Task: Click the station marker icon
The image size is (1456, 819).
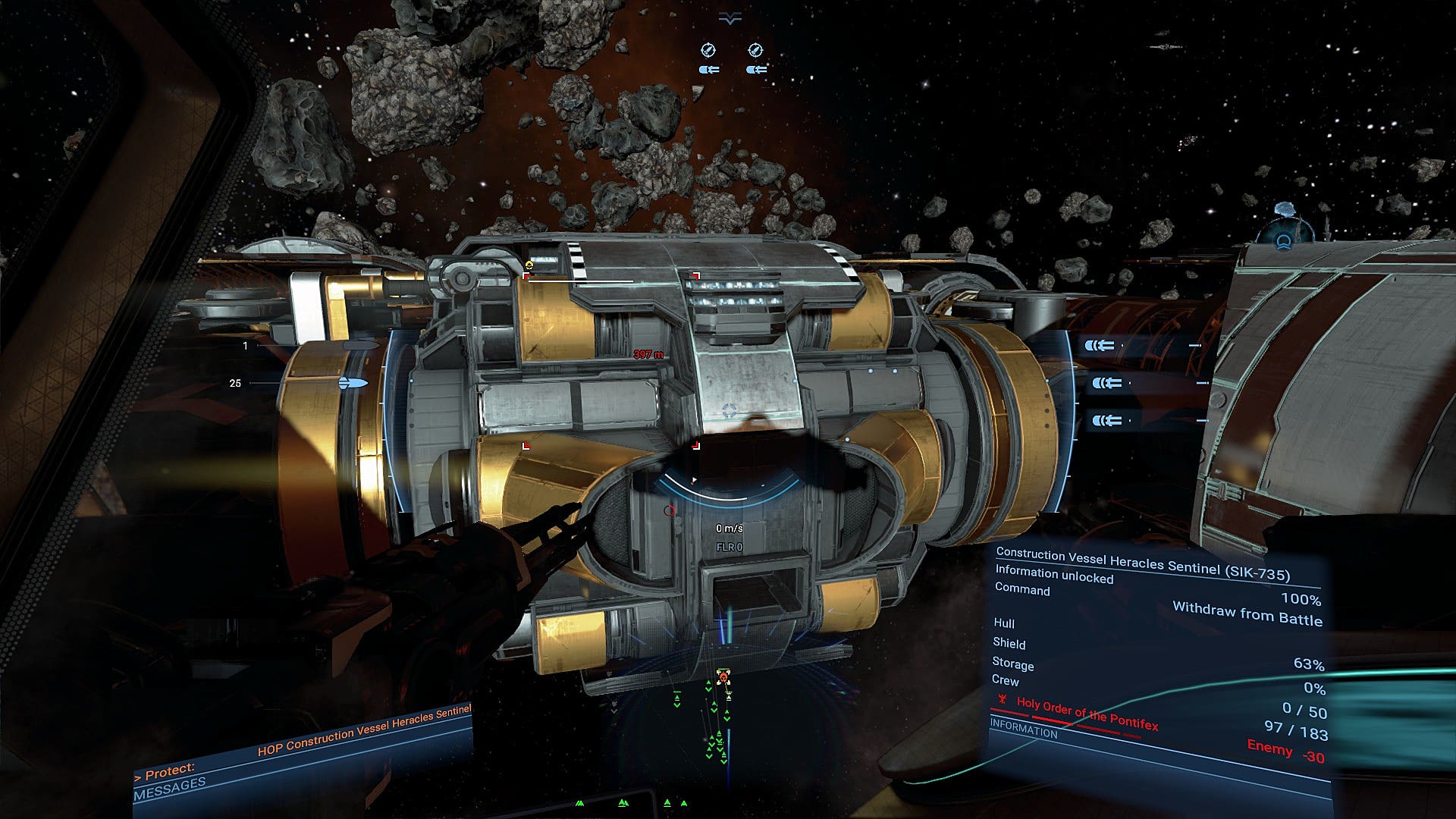Action: tap(1283, 242)
